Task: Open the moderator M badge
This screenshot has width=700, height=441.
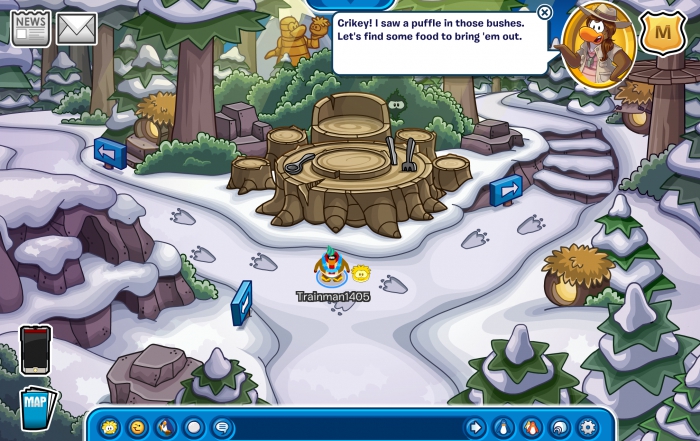Action: pyautogui.click(x=660, y=31)
